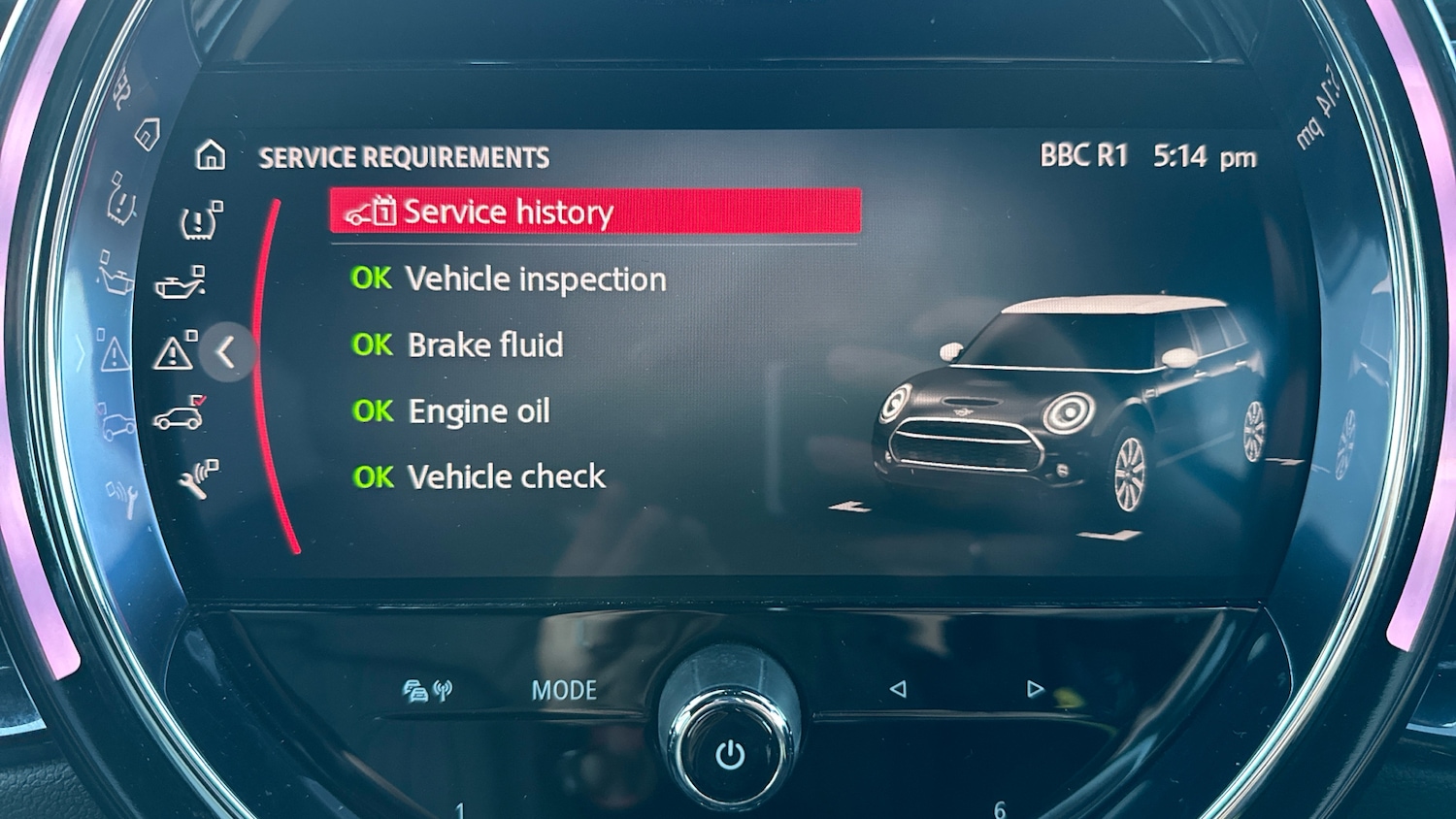This screenshot has height=819, width=1456.
Task: Click the traffic information icon below the screen
Action: pos(415,689)
